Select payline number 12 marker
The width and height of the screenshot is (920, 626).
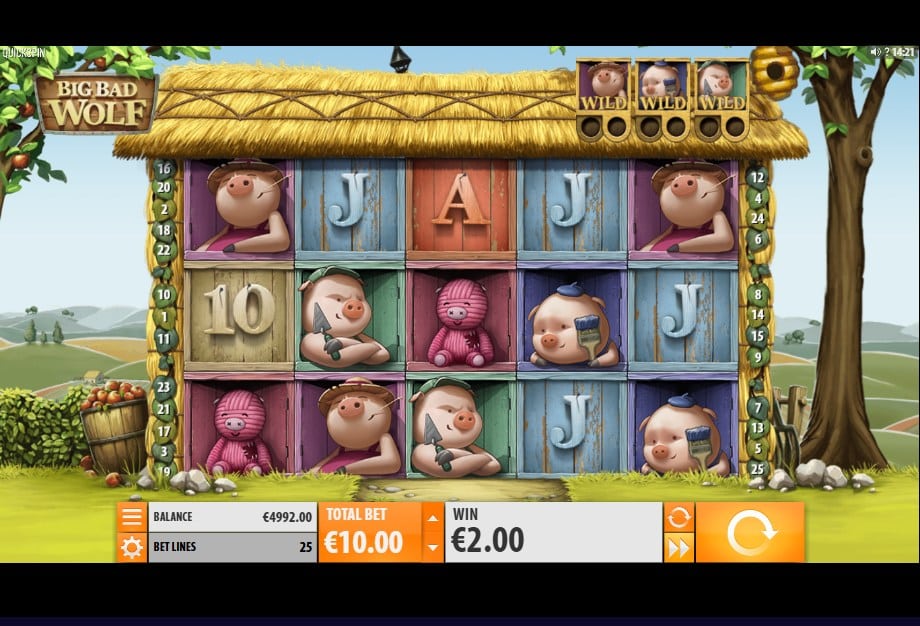[x=757, y=177]
